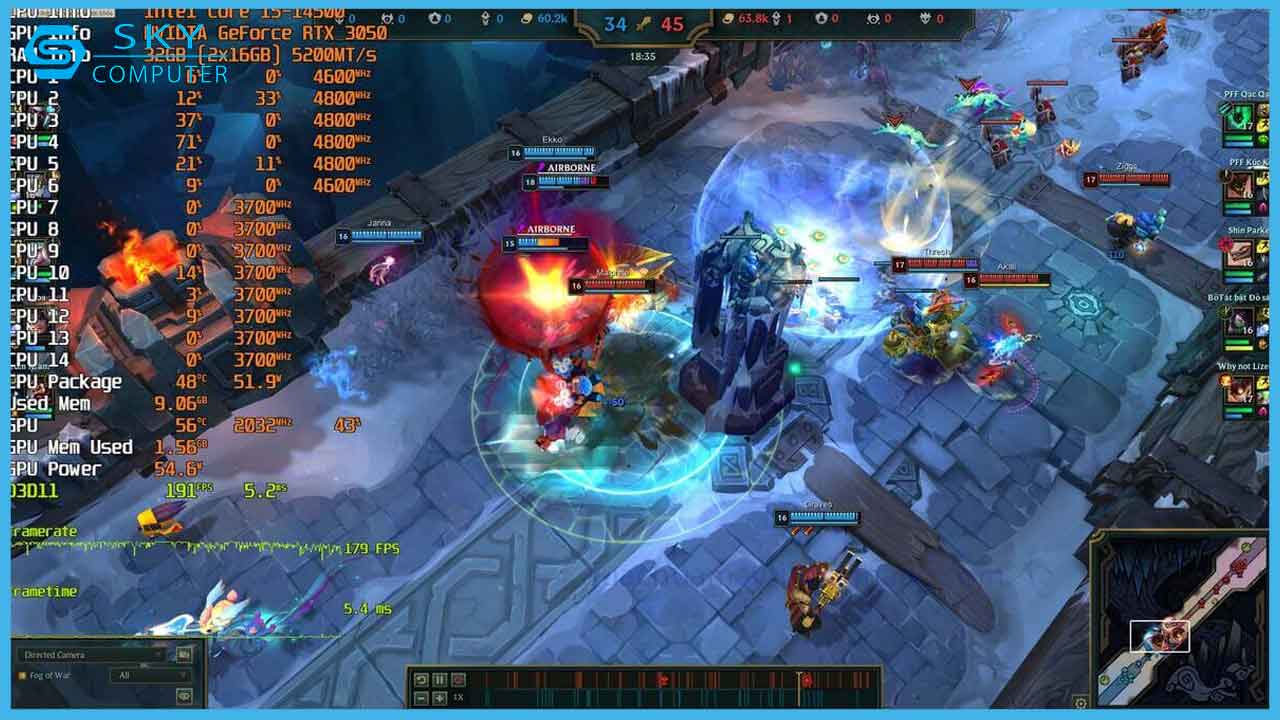Click the red record button
Viewport: 1280px width, 720px height.
[x=457, y=680]
